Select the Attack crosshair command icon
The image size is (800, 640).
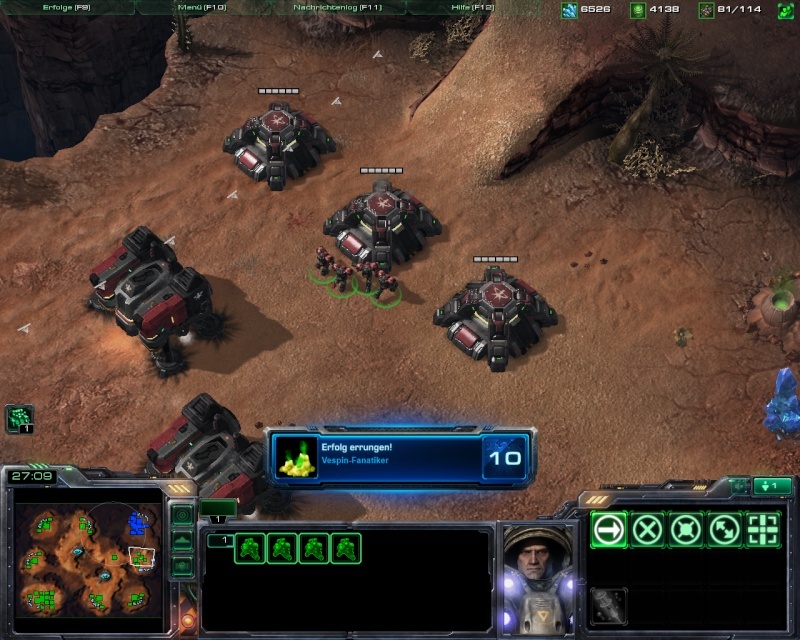pos(764,528)
